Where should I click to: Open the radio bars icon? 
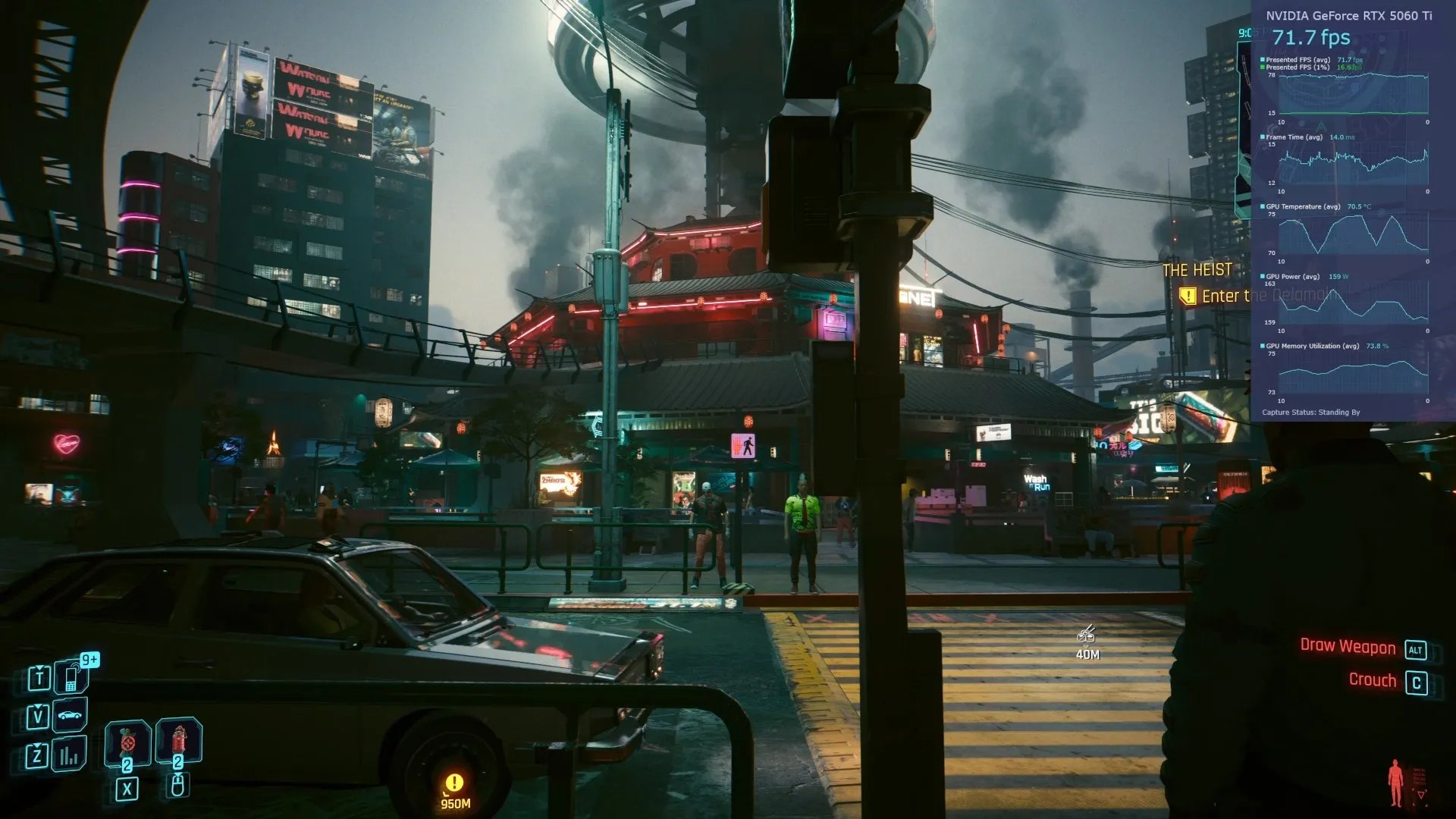70,755
